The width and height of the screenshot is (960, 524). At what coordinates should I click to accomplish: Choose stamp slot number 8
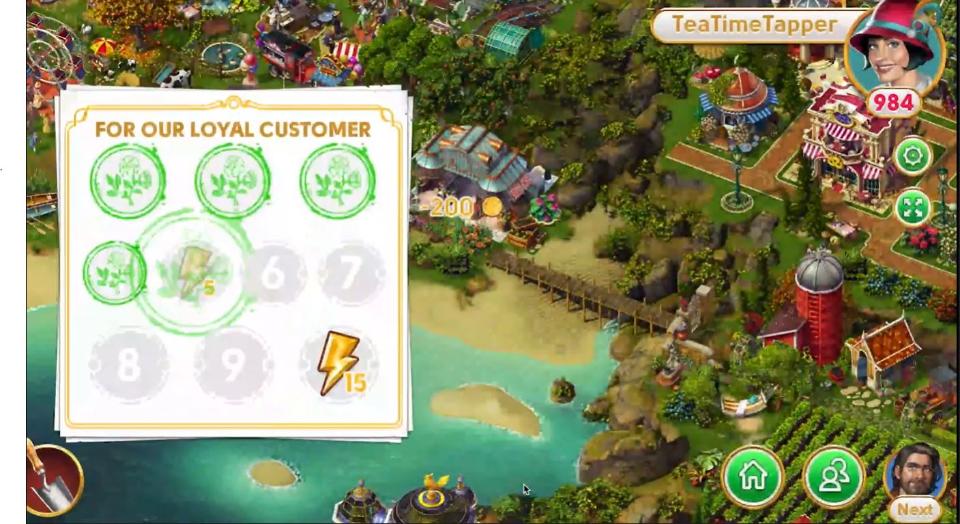pos(129,364)
